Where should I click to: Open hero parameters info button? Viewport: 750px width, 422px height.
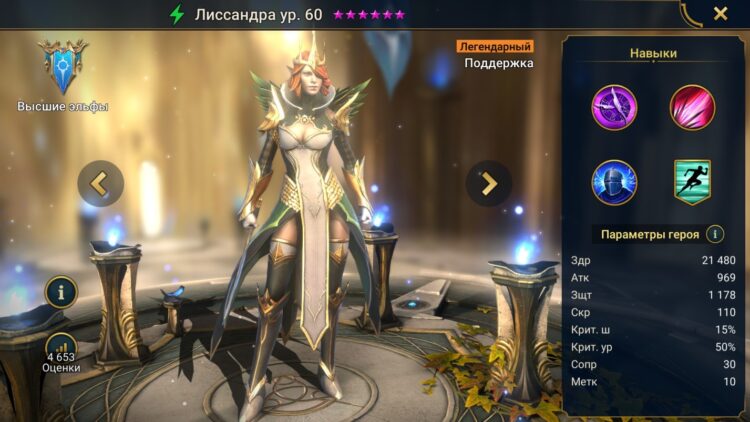pyautogui.click(x=715, y=234)
